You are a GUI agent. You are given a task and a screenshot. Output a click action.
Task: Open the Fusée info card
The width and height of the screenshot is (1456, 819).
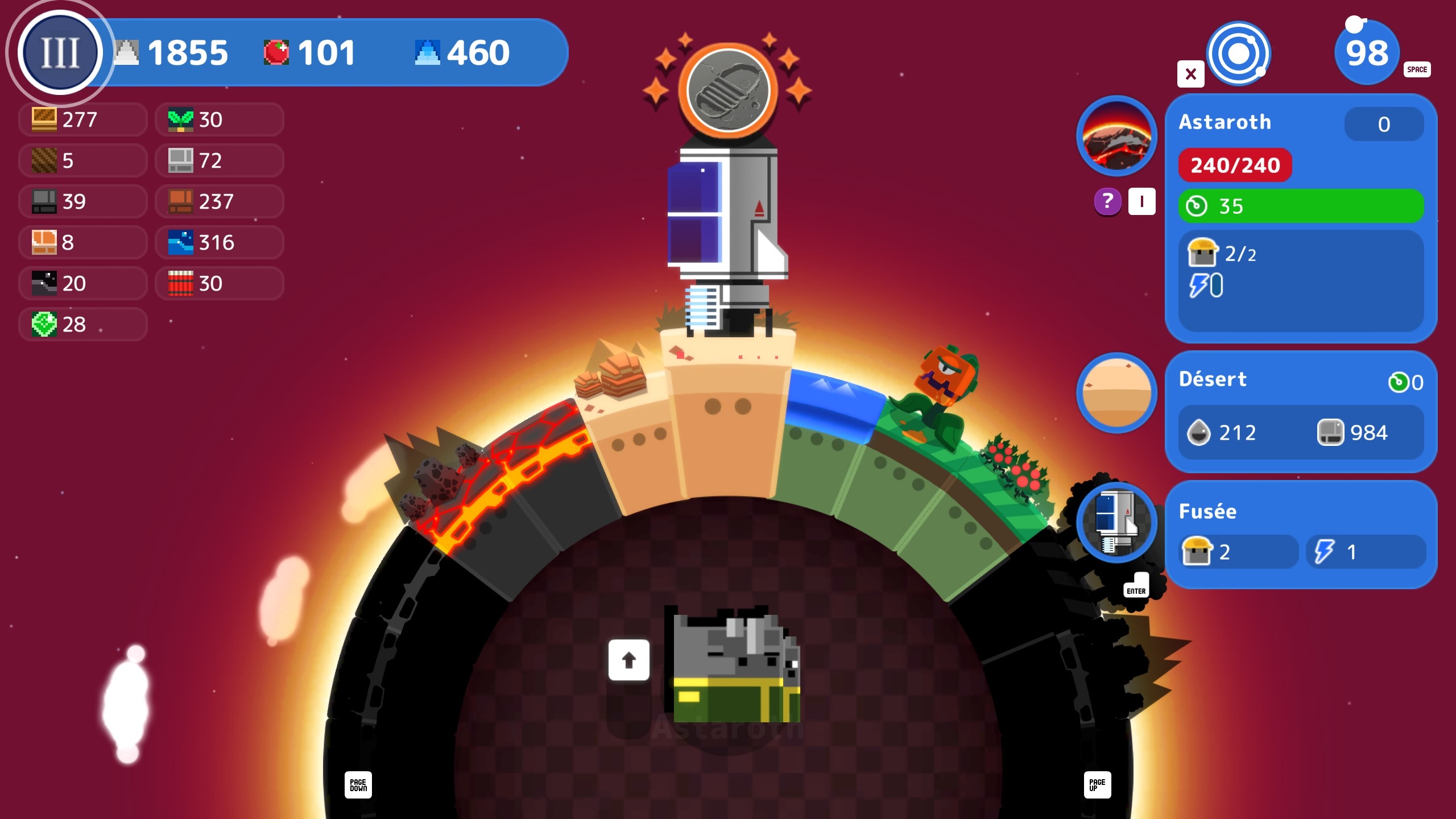pyautogui.click(x=1301, y=533)
